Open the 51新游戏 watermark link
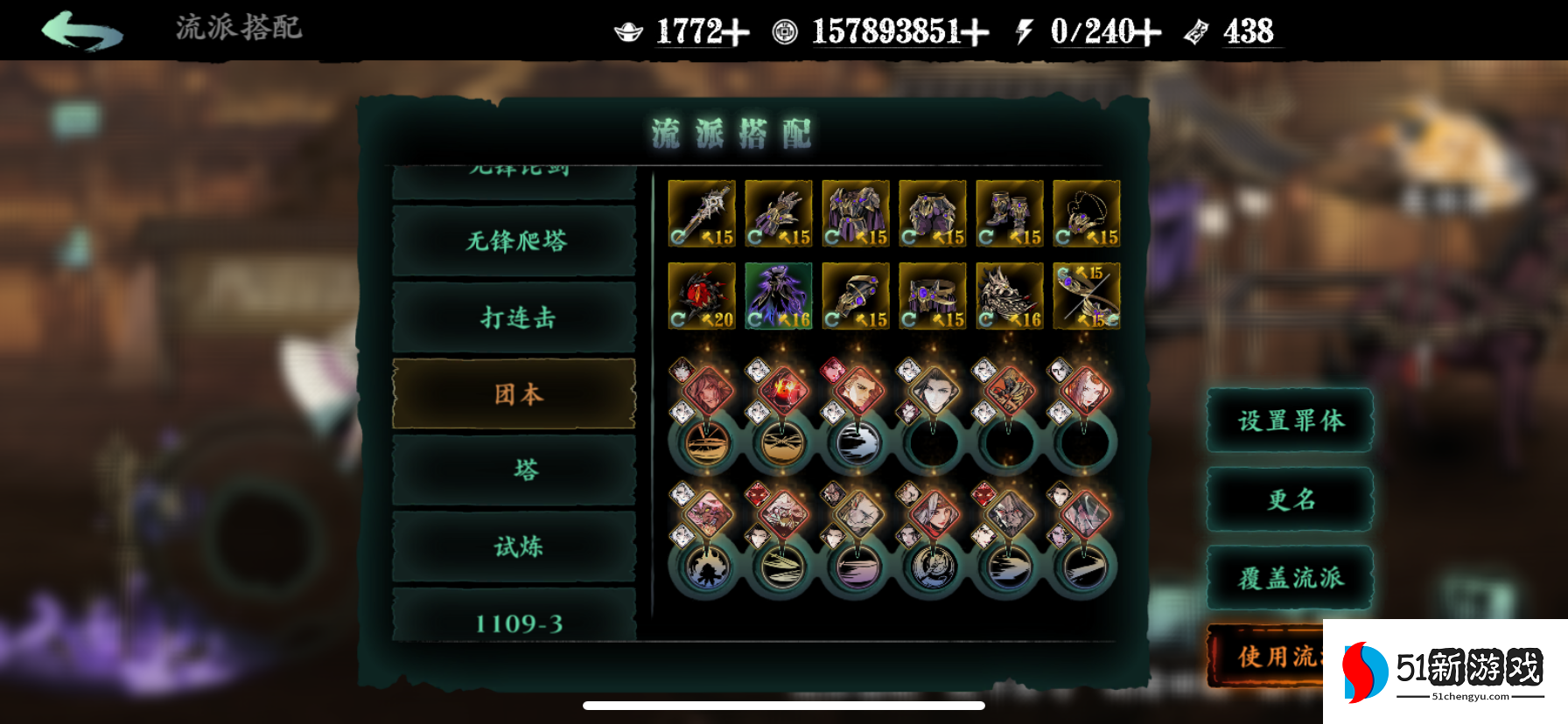 [x=1445, y=671]
